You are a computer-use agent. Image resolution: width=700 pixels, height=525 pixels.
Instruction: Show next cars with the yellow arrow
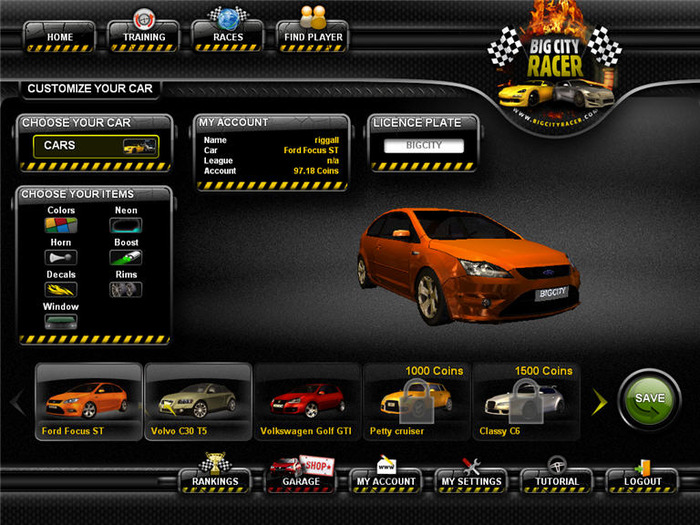point(600,402)
